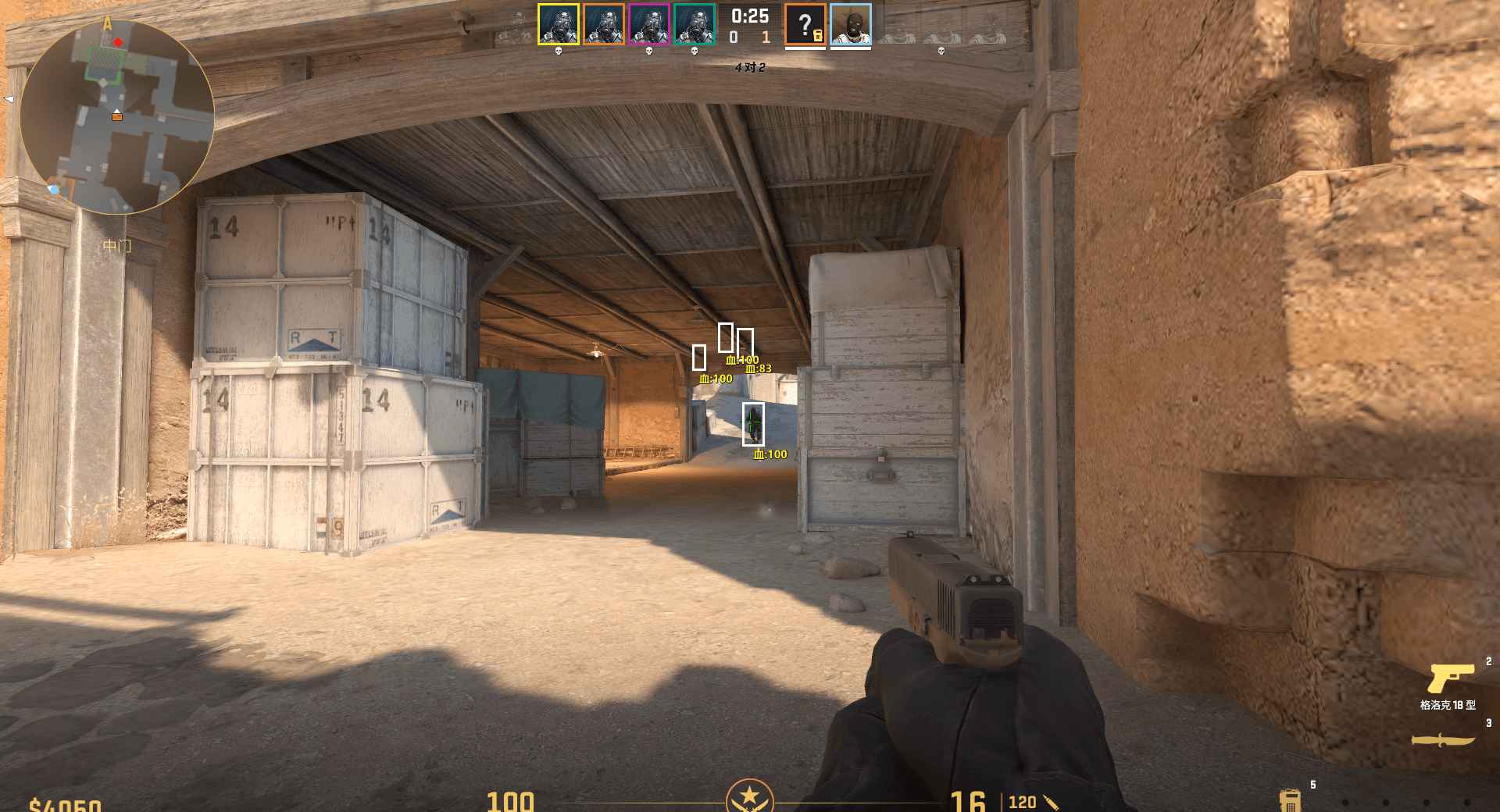Select the yellow-bordered player avatar
Viewport: 1500px width, 812px height.
[558, 24]
